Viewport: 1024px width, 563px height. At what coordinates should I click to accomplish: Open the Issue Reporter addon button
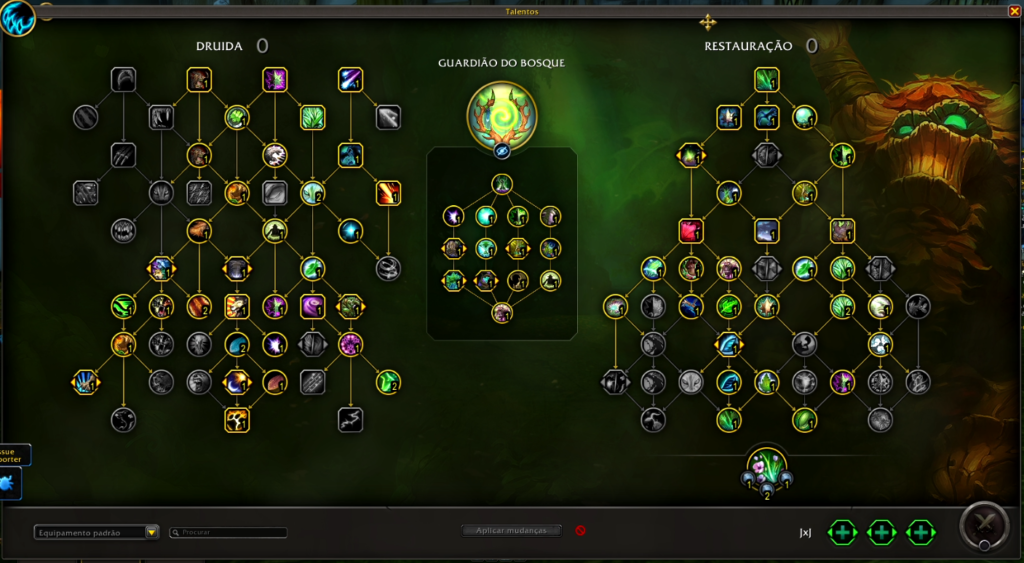point(14,455)
